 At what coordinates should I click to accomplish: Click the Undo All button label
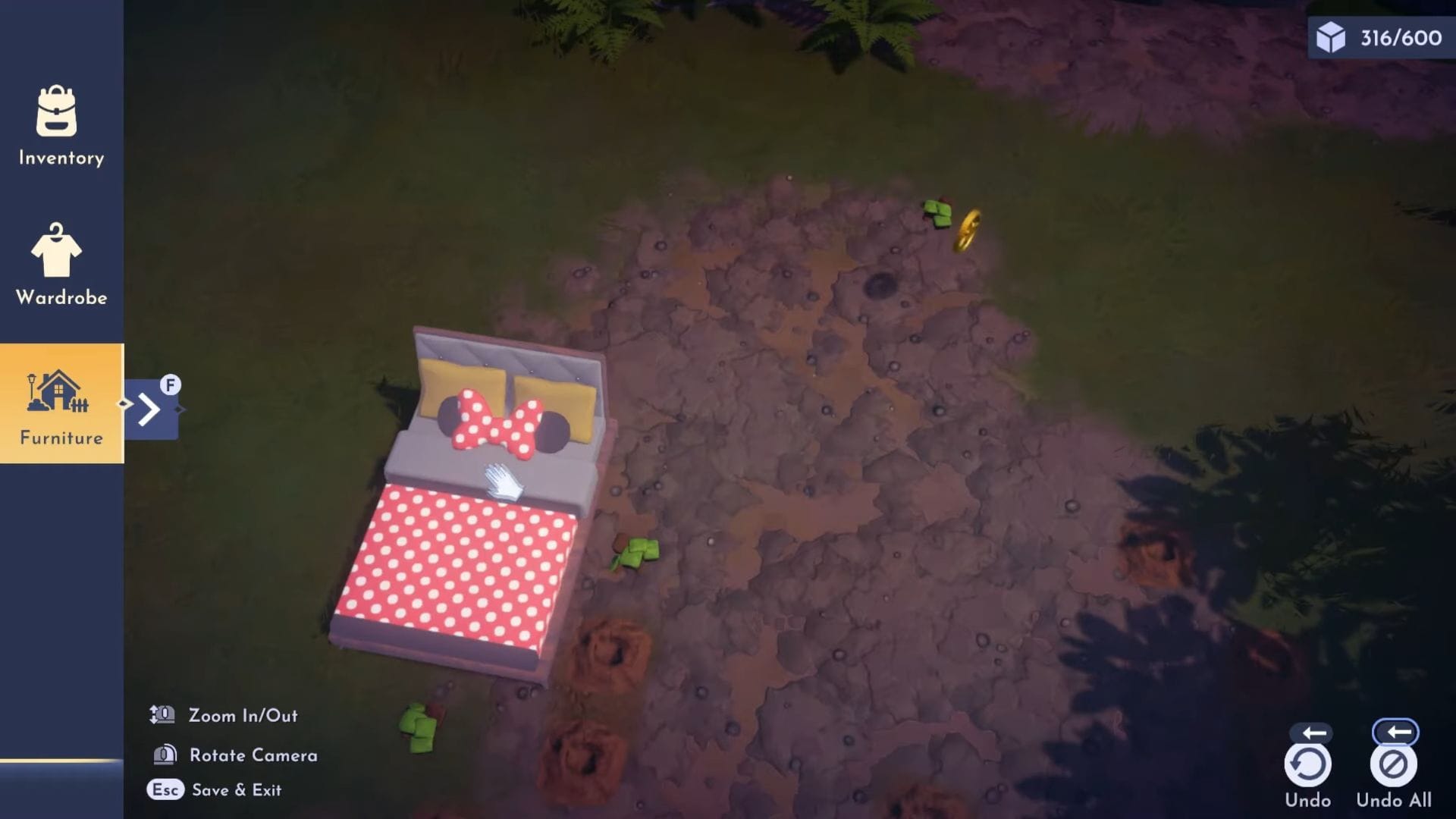tap(1394, 800)
